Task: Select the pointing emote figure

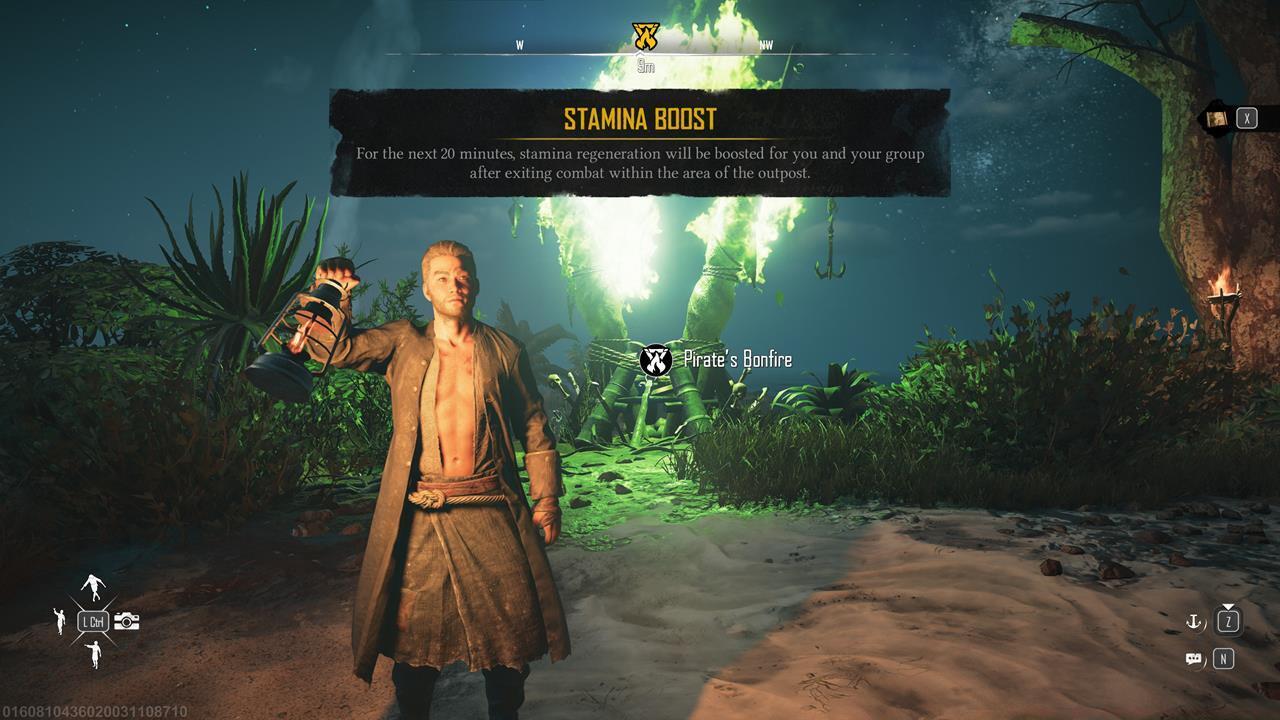Action: click(x=94, y=654)
